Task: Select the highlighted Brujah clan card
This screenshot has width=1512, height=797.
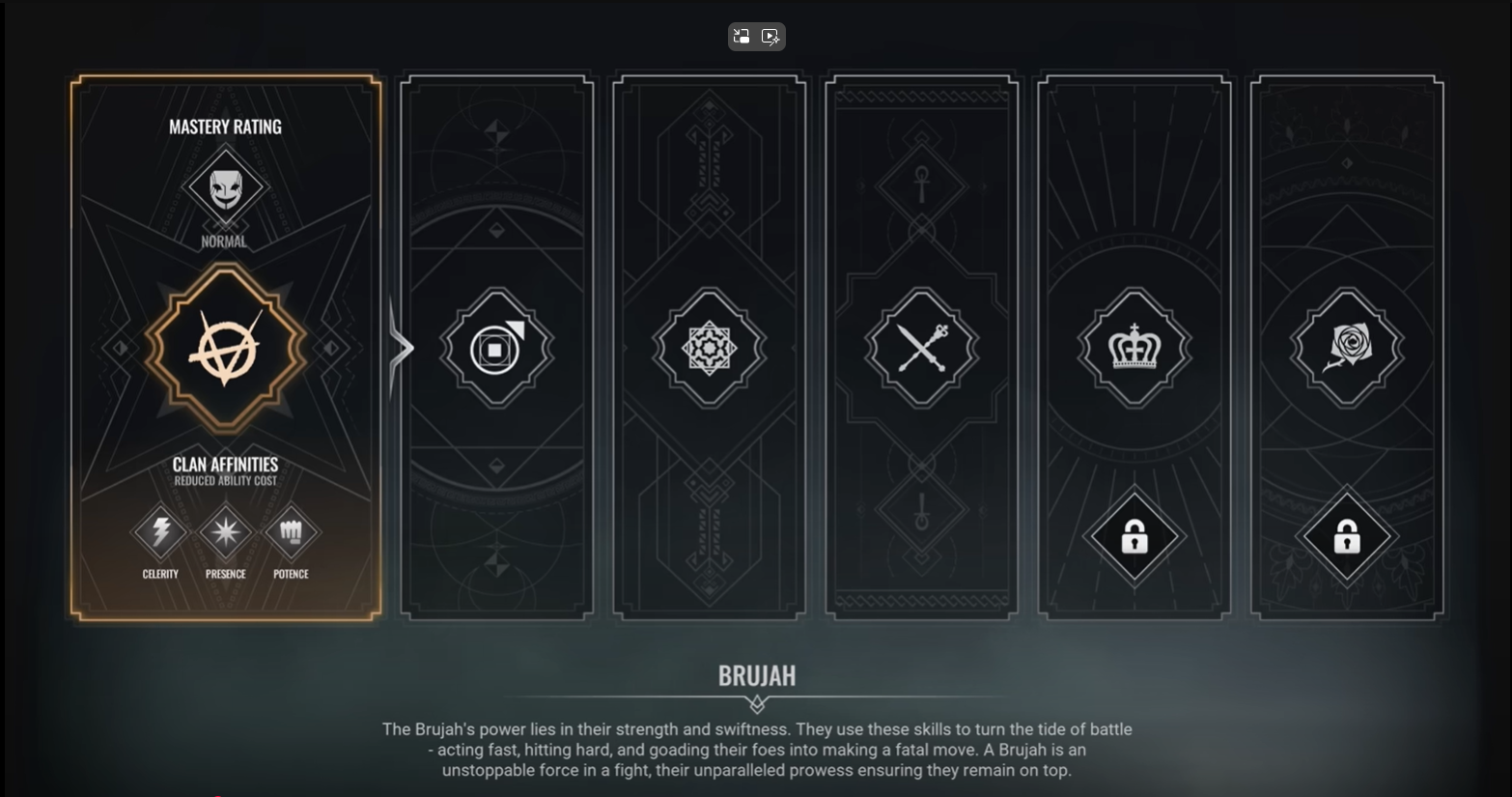Action: [225, 348]
